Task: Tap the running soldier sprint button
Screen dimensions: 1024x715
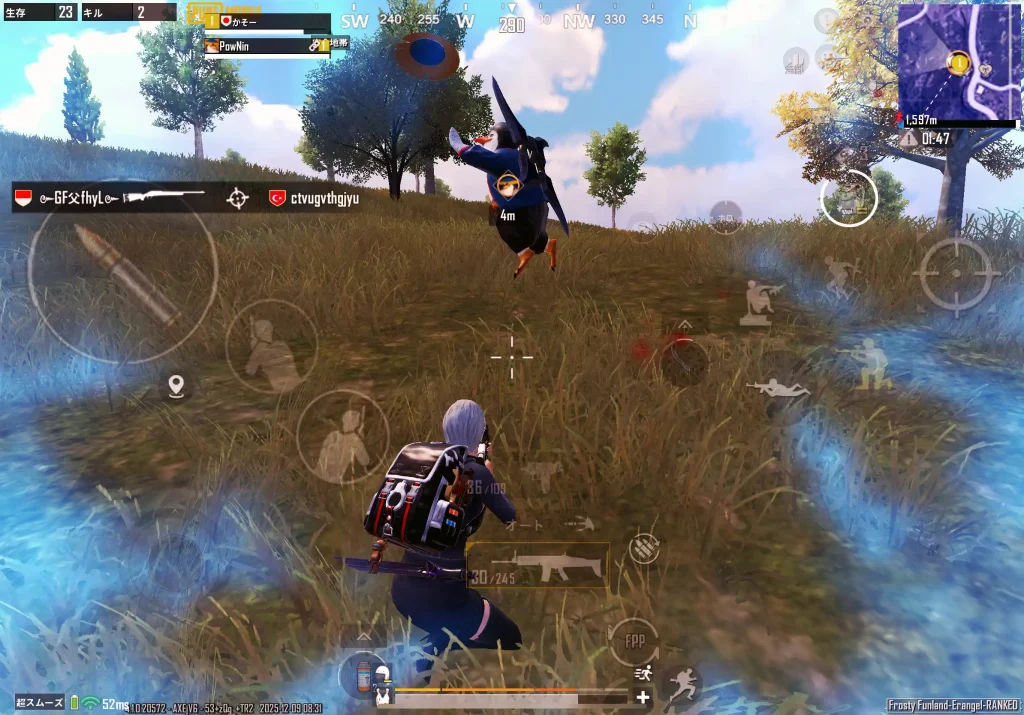Action: pyautogui.click(x=683, y=685)
